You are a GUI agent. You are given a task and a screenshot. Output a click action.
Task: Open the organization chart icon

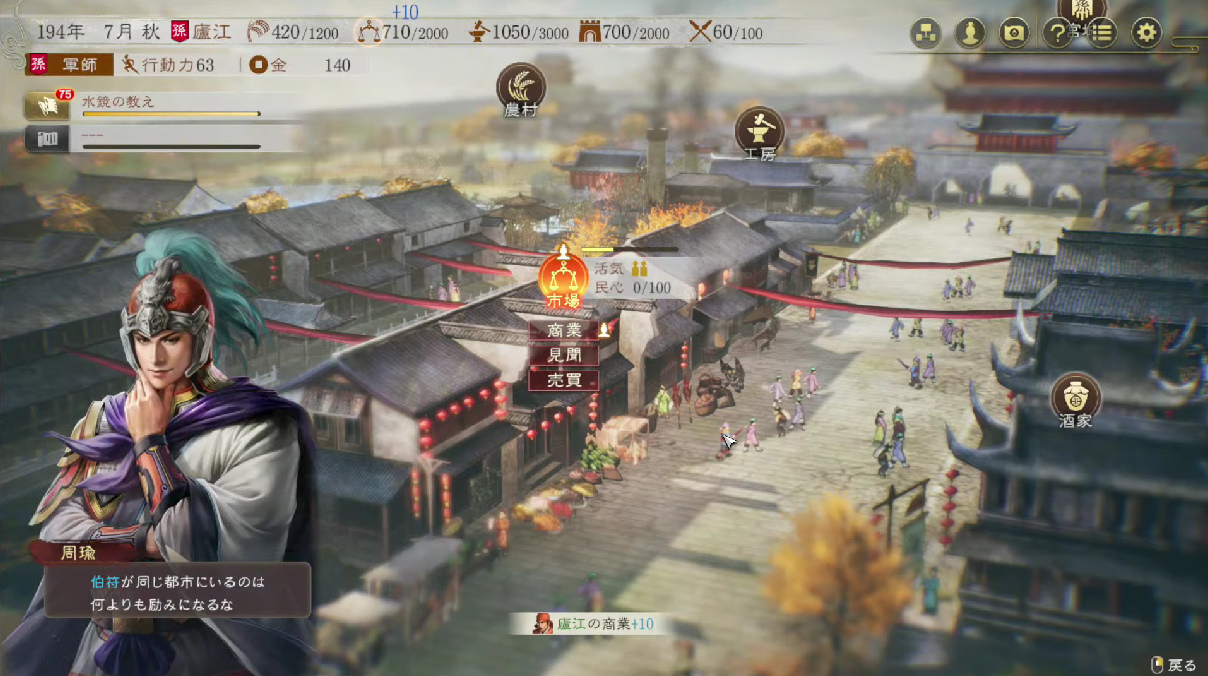[x=925, y=33]
